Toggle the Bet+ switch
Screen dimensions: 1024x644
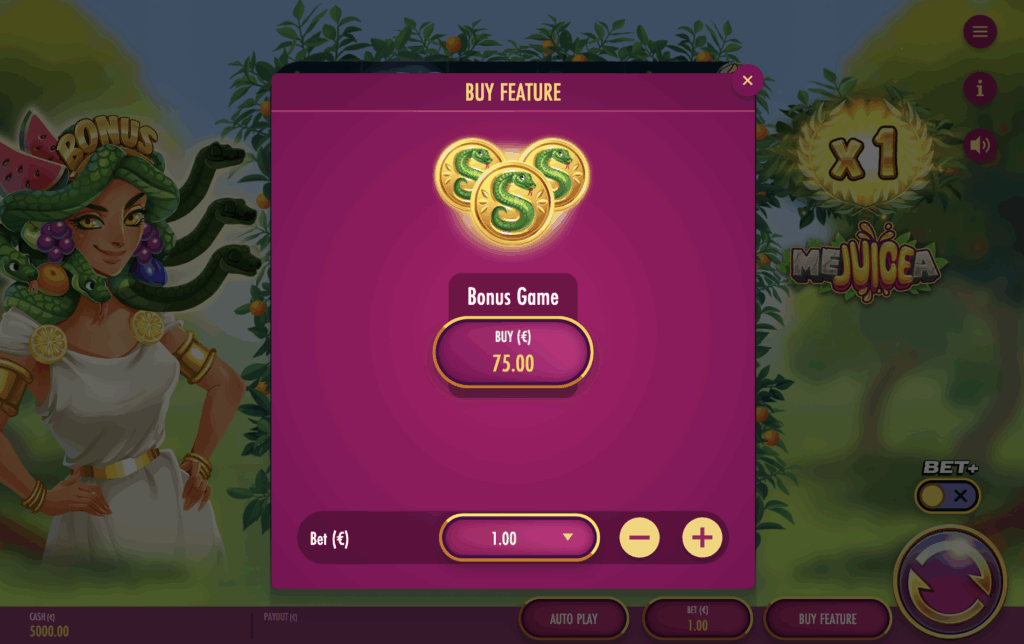[x=948, y=495]
